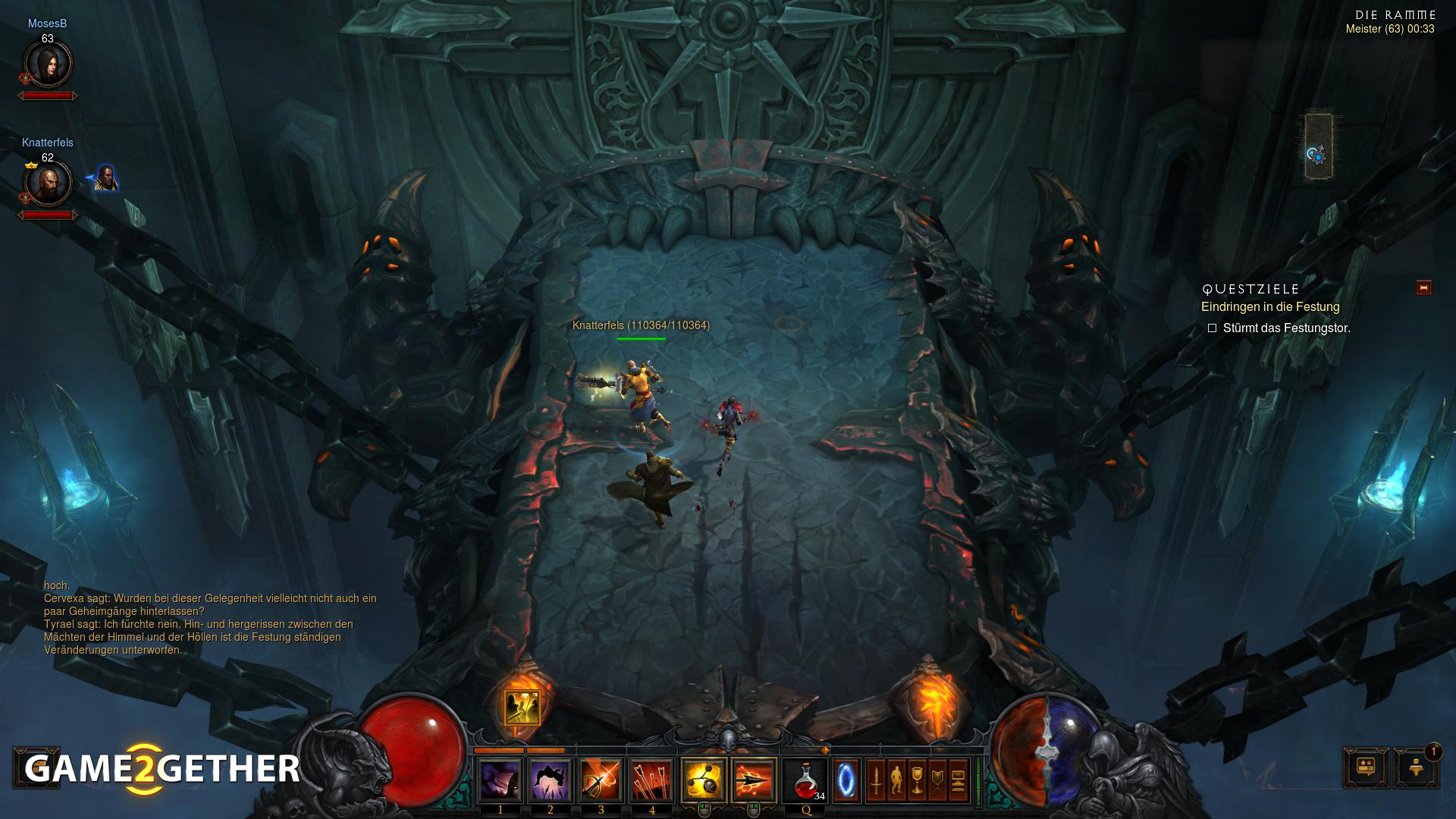Trigger the arrow volley skill in slot 4
The height and width of the screenshot is (819, 1456).
[651, 780]
